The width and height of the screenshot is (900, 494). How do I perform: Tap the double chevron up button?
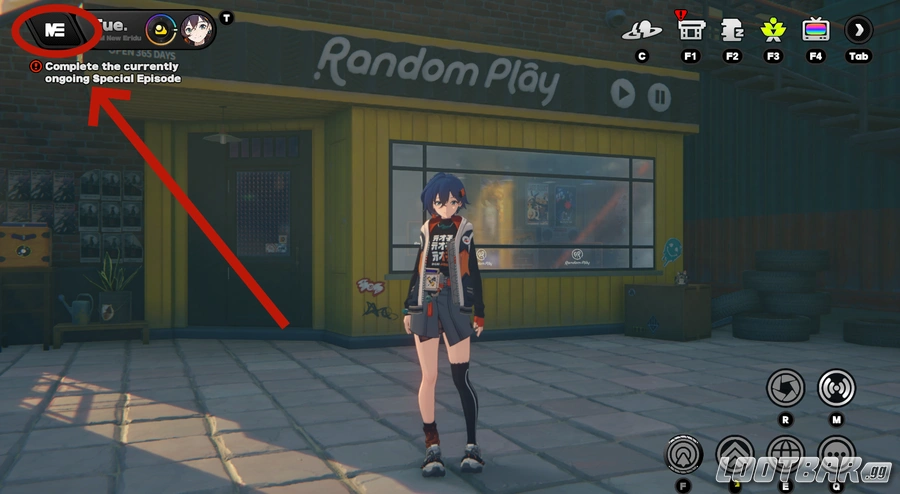(735, 455)
